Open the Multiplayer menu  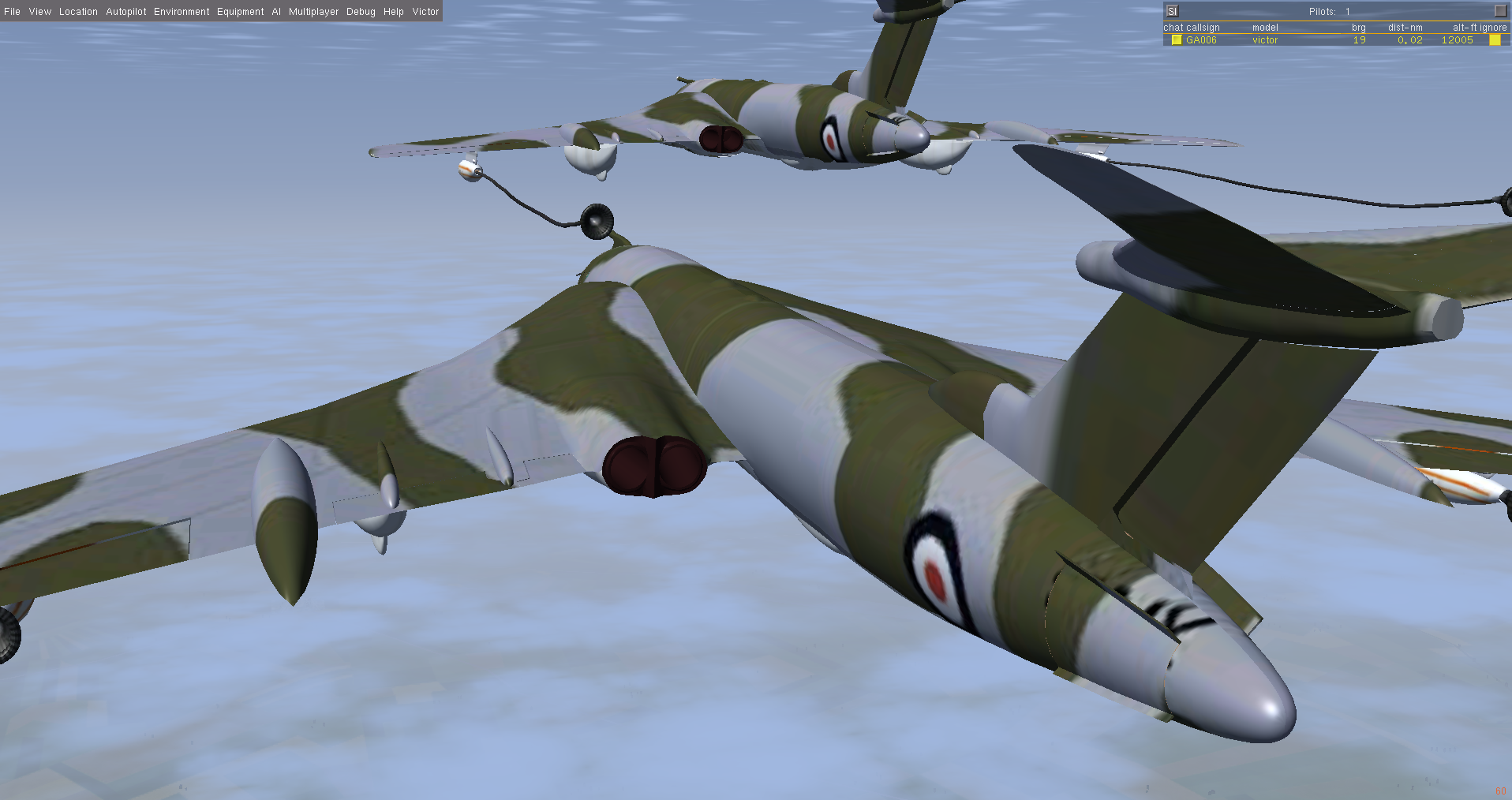[x=313, y=12]
